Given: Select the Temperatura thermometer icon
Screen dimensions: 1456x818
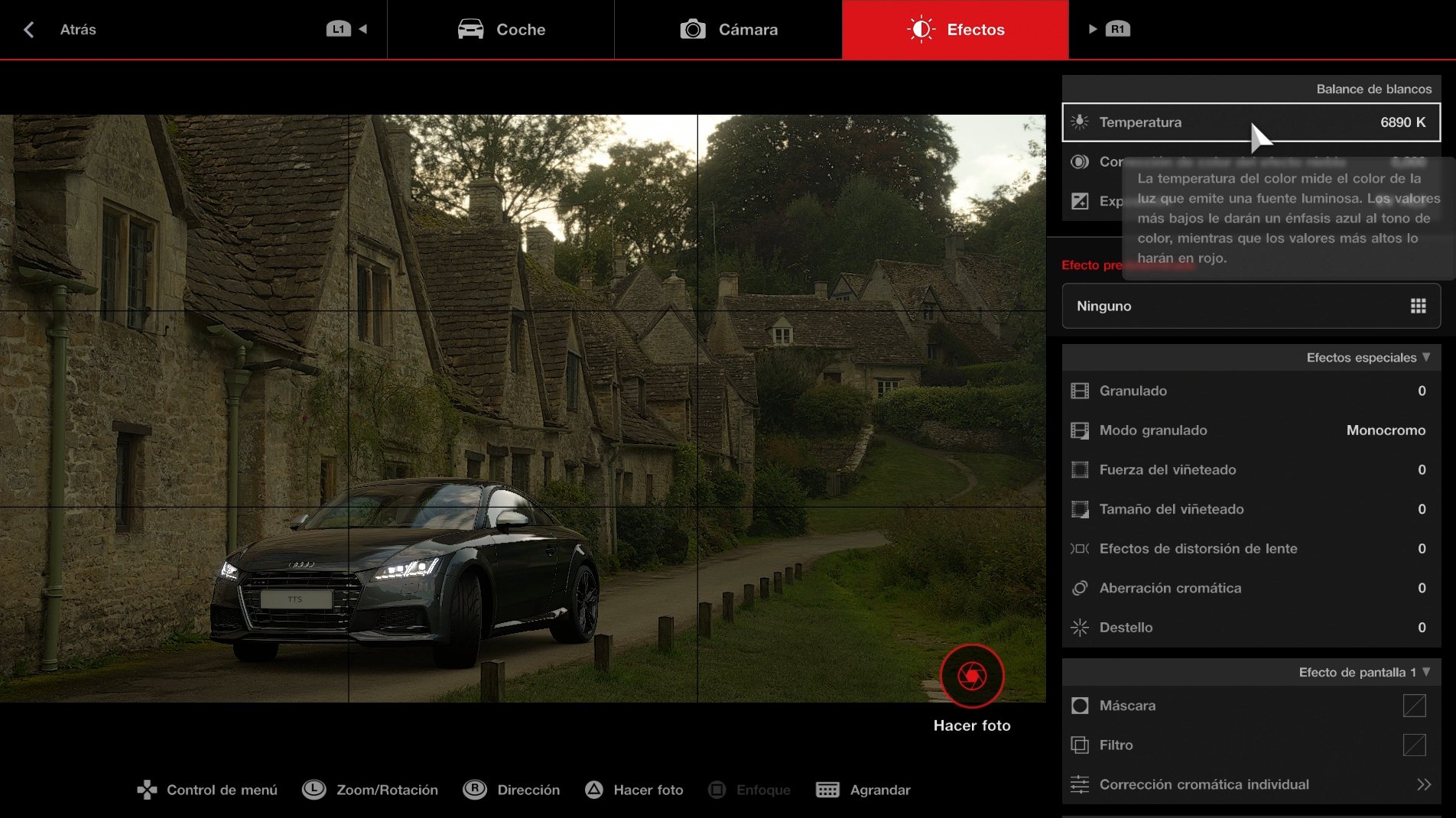Looking at the screenshot, I should 1079,122.
